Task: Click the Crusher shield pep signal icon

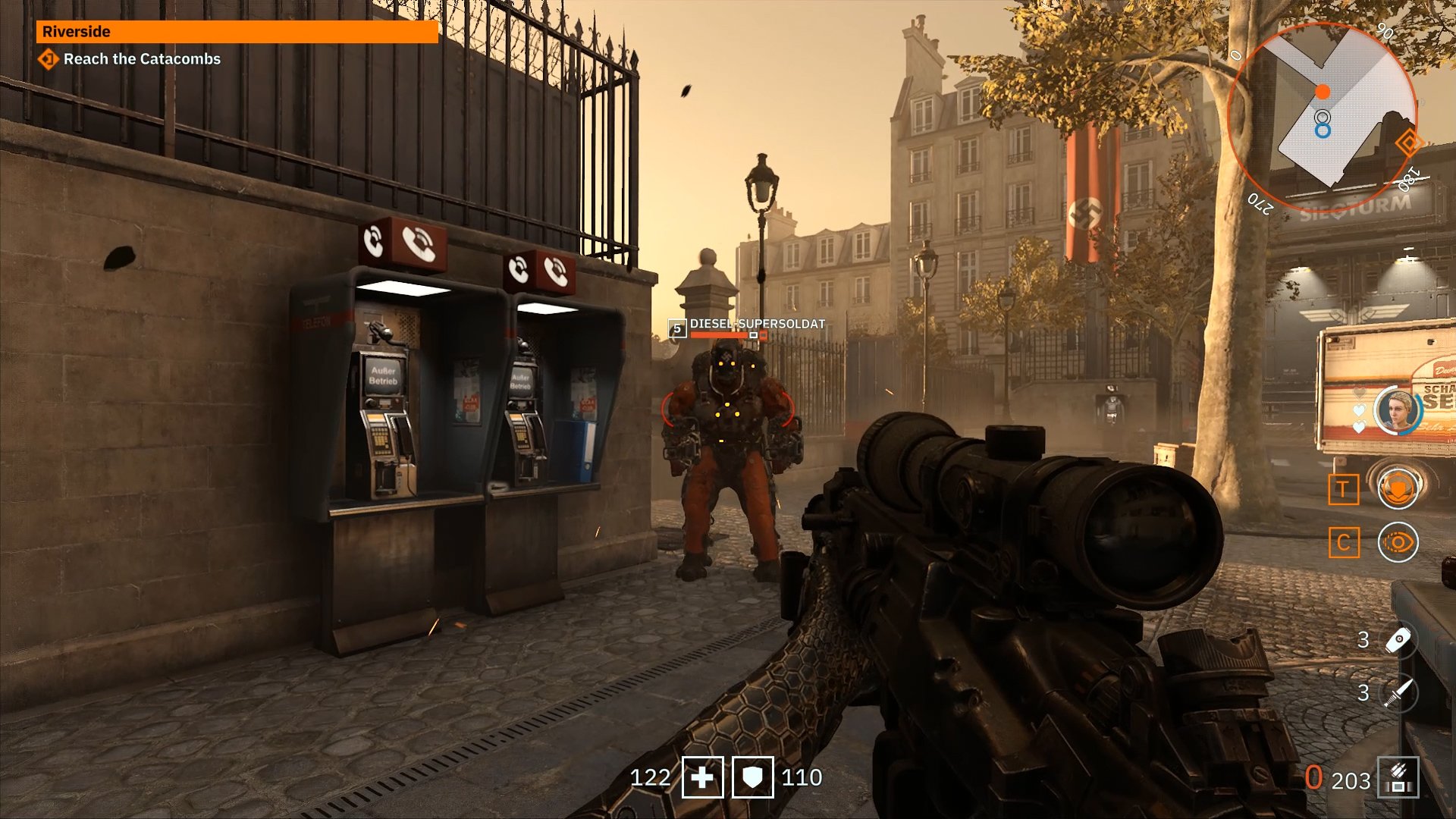Action: 1398,488
